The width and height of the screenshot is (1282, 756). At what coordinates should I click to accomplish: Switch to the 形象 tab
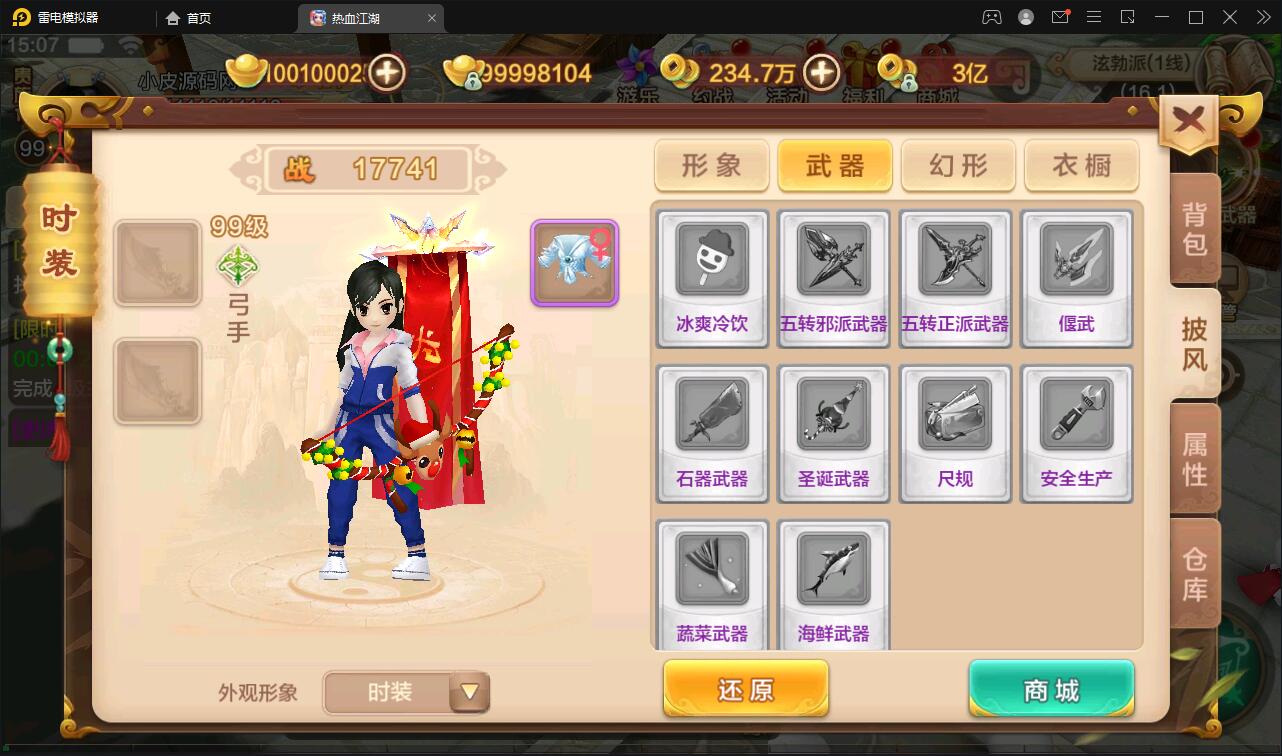point(711,166)
